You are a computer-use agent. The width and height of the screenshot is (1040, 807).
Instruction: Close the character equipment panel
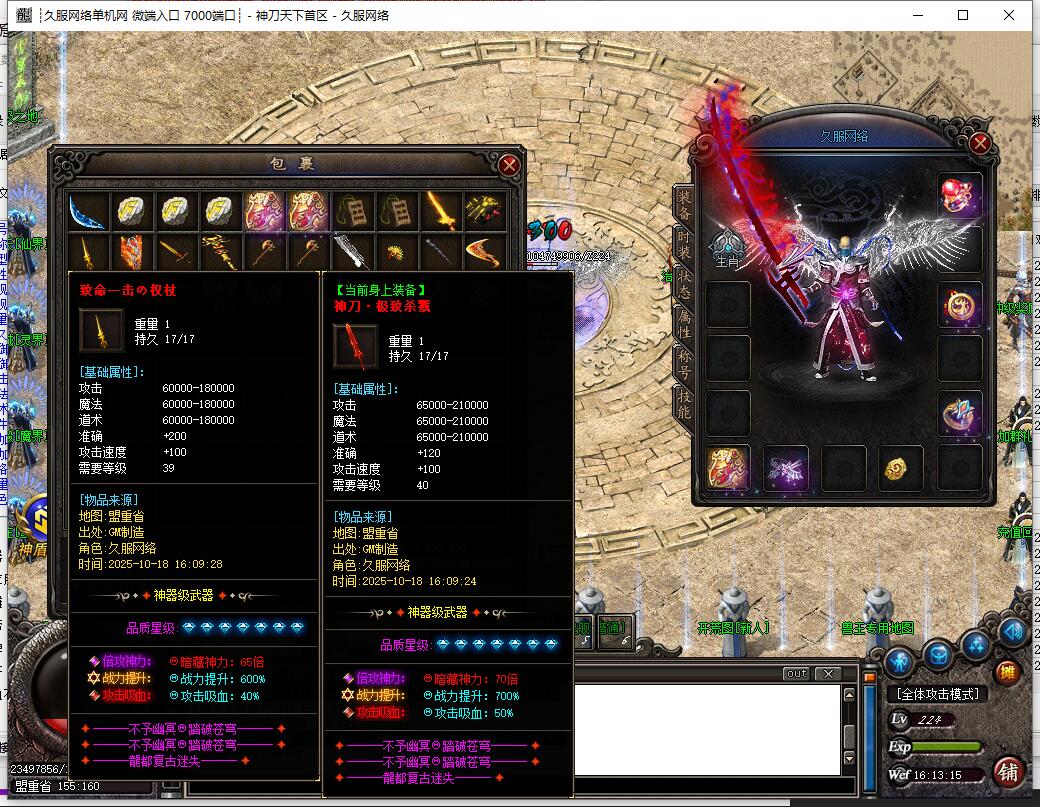pos(980,144)
